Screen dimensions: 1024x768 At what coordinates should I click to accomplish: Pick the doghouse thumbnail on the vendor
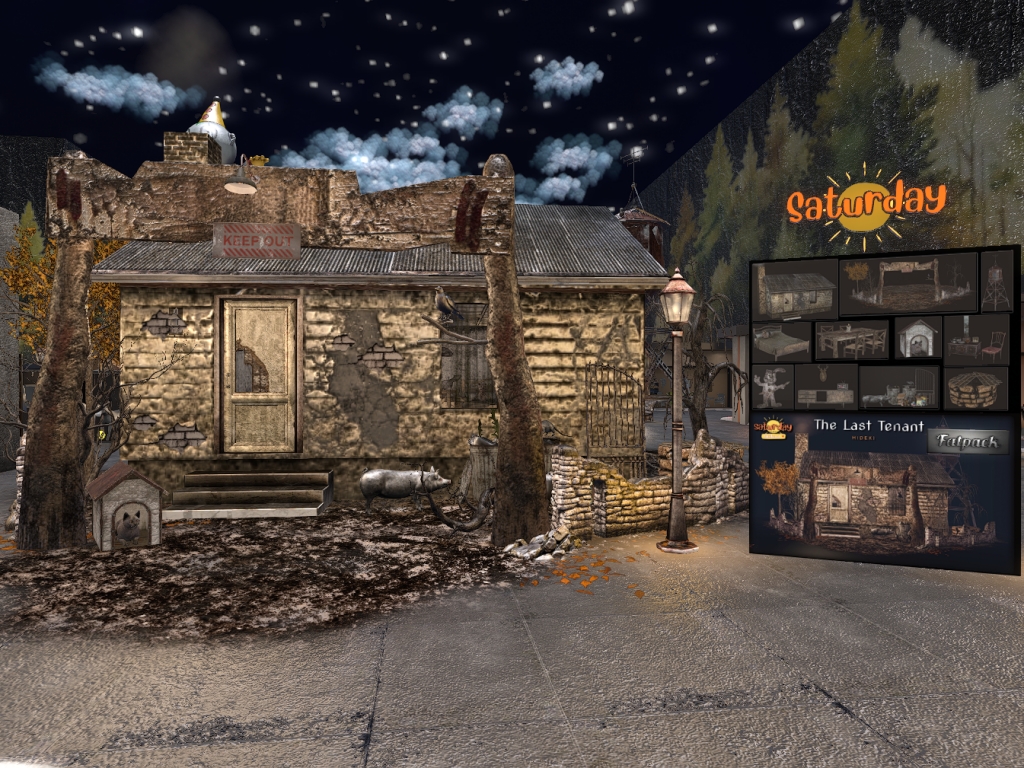917,338
